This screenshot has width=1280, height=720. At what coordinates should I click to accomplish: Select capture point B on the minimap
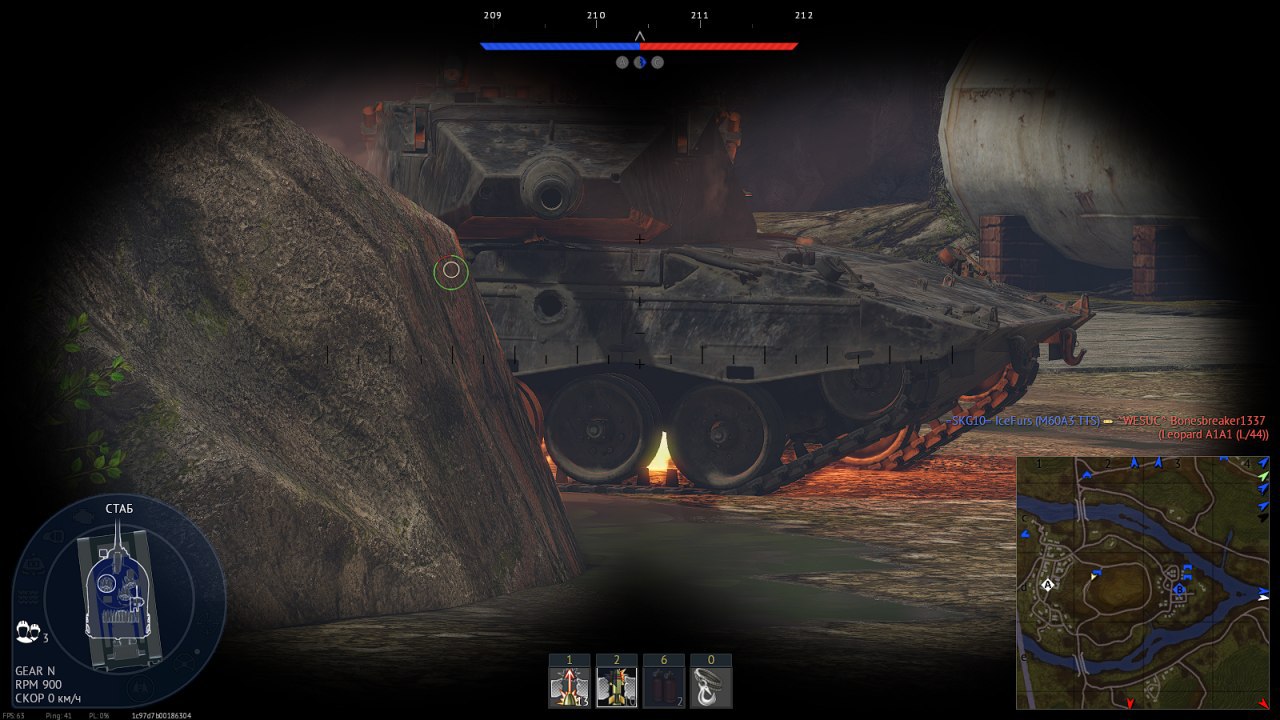[x=1179, y=590]
